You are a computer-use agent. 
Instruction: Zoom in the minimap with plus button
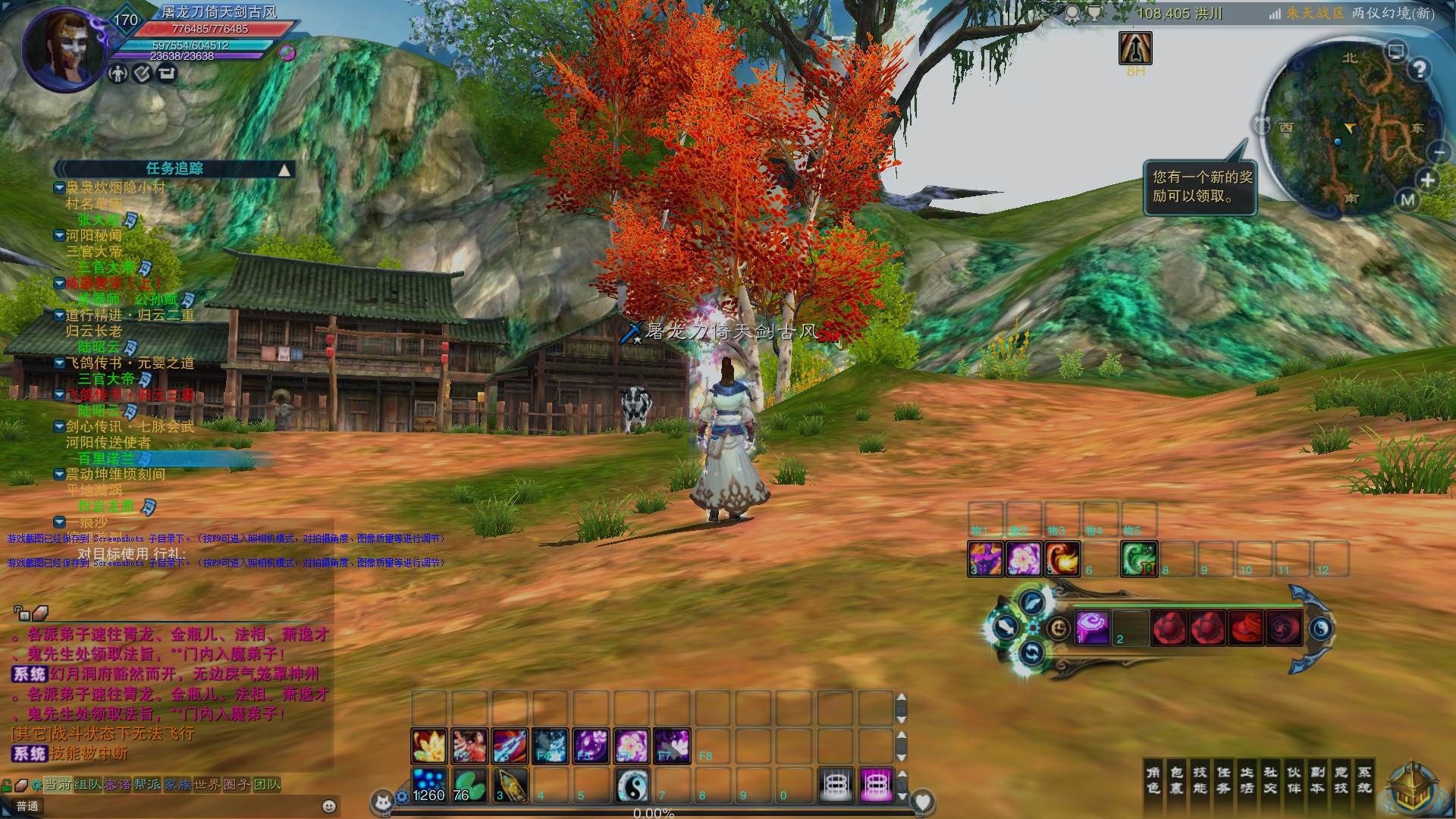click(1429, 180)
